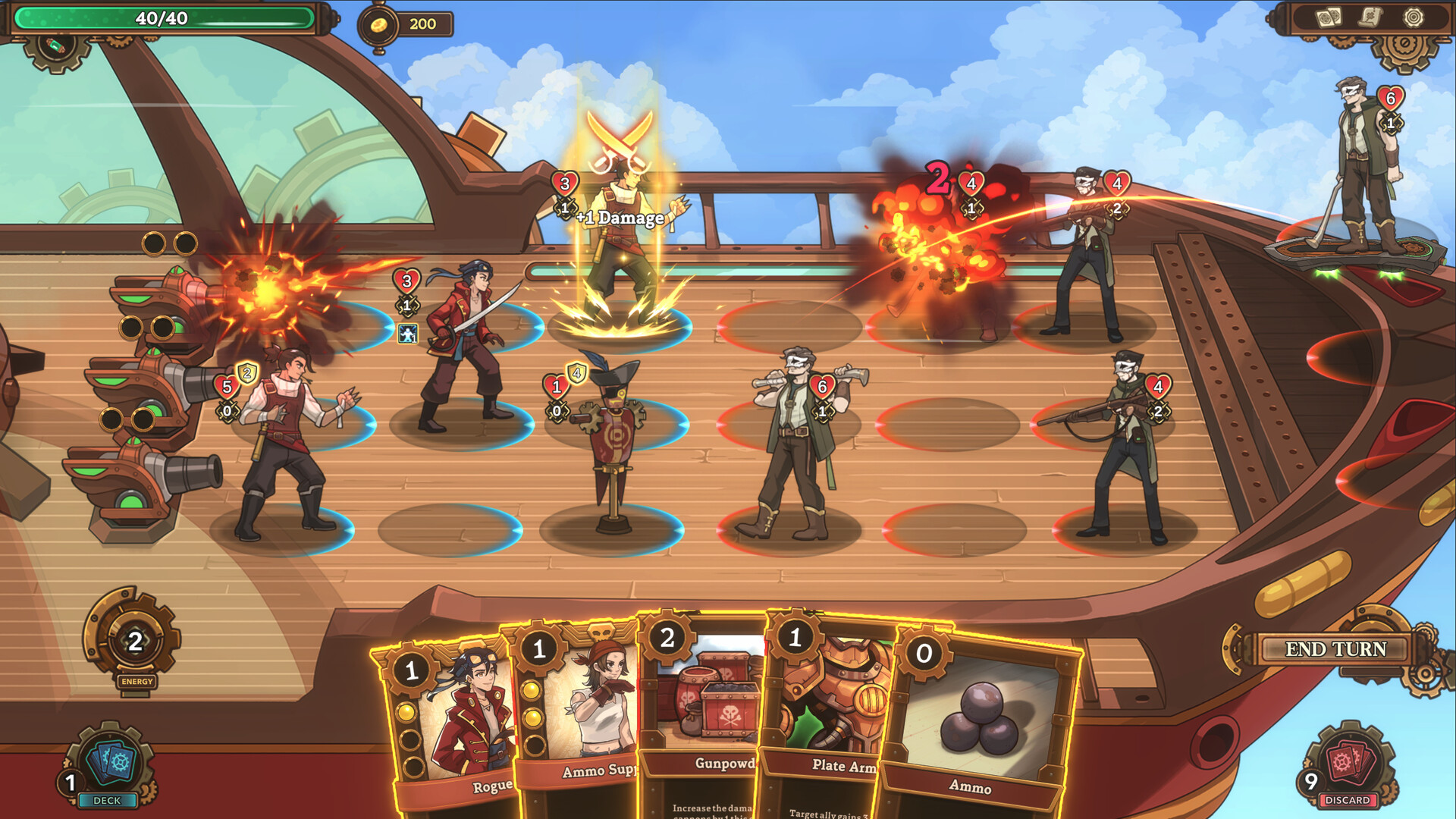
Task: Show the full card collection icon
Action: click(x=1328, y=17)
